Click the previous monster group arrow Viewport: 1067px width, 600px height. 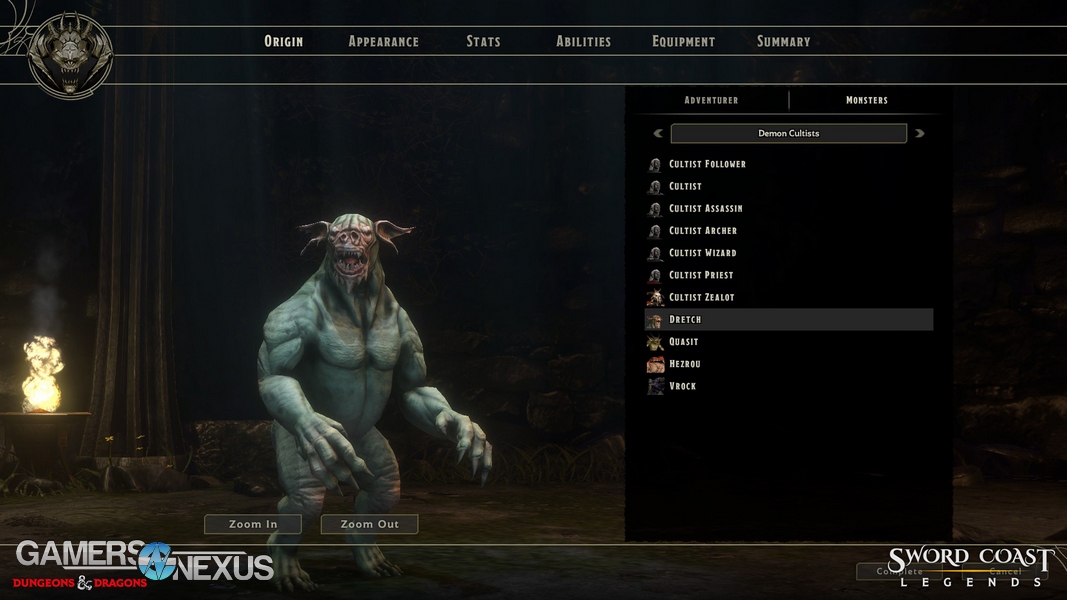coord(658,133)
